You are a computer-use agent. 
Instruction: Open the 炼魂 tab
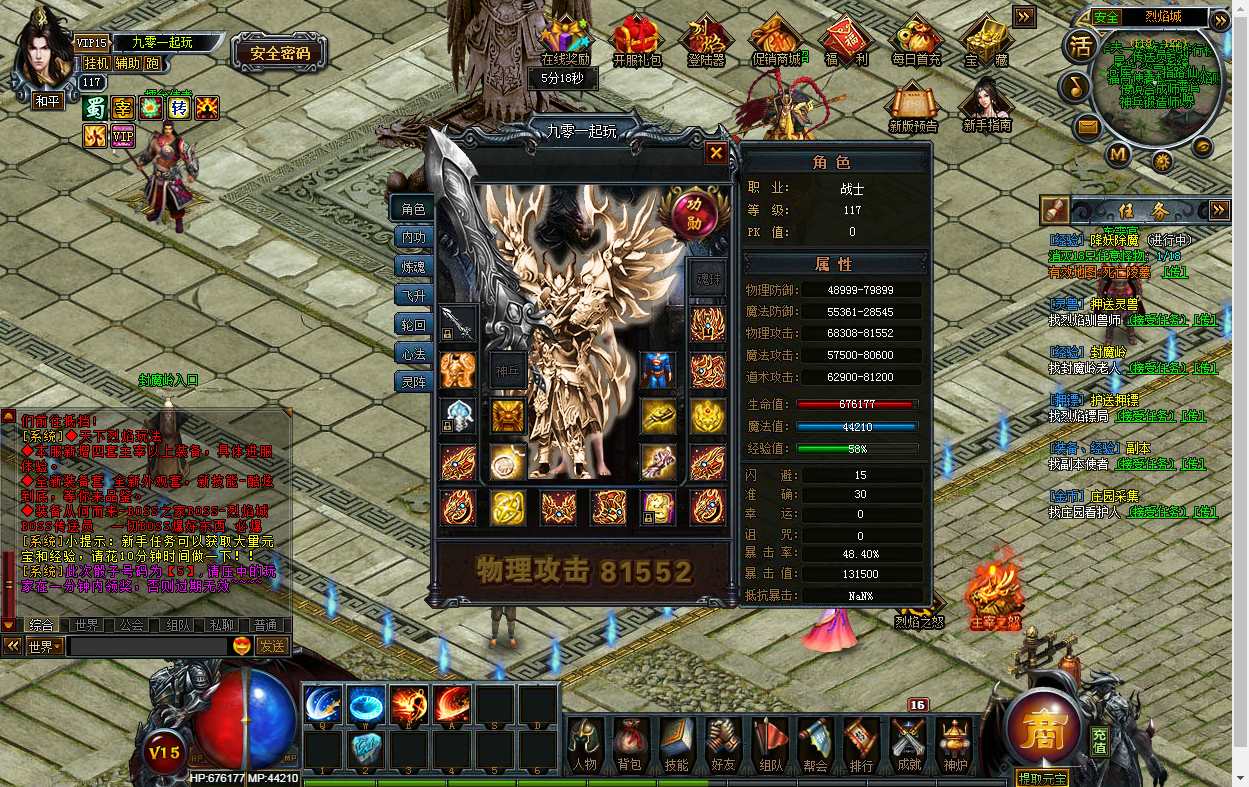coord(413,267)
